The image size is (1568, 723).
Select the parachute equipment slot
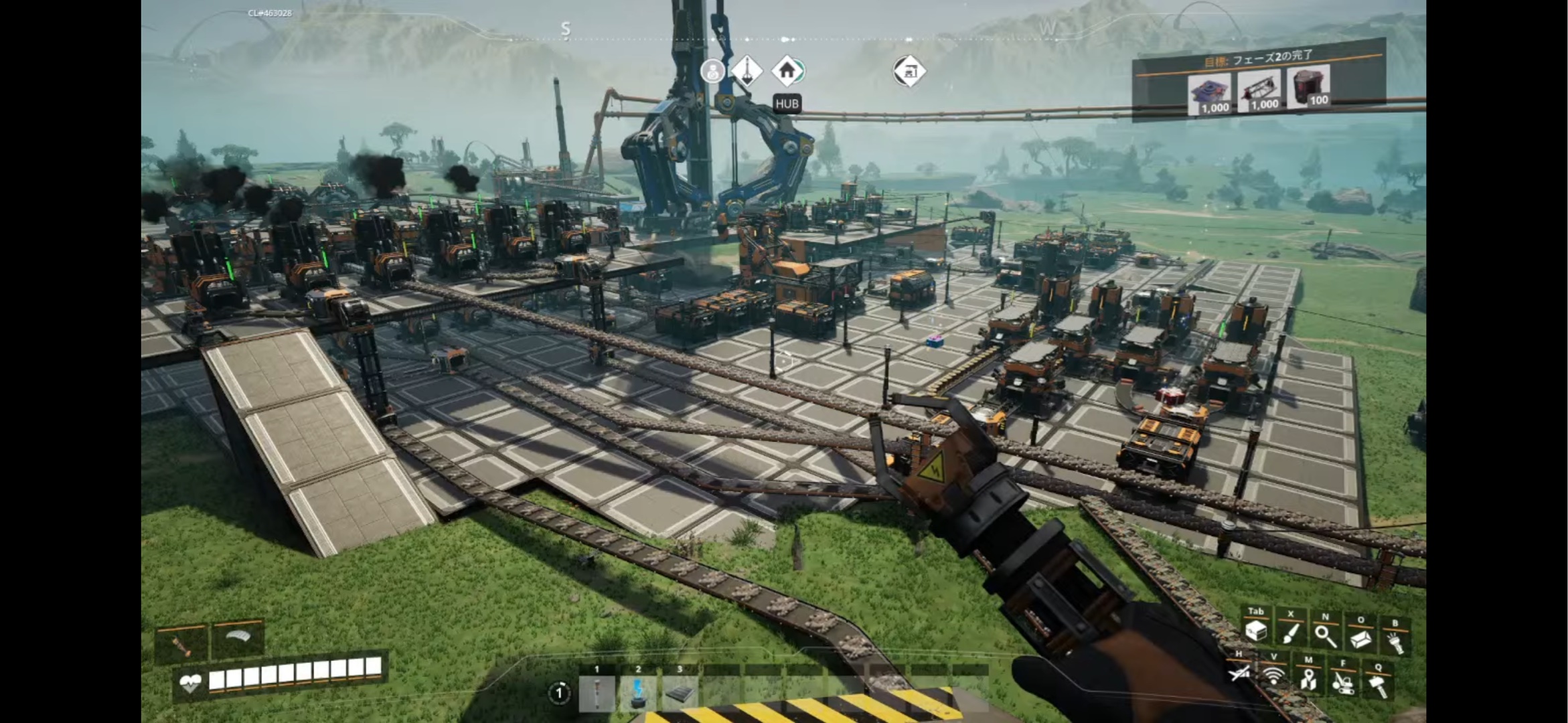pyautogui.click(x=237, y=639)
